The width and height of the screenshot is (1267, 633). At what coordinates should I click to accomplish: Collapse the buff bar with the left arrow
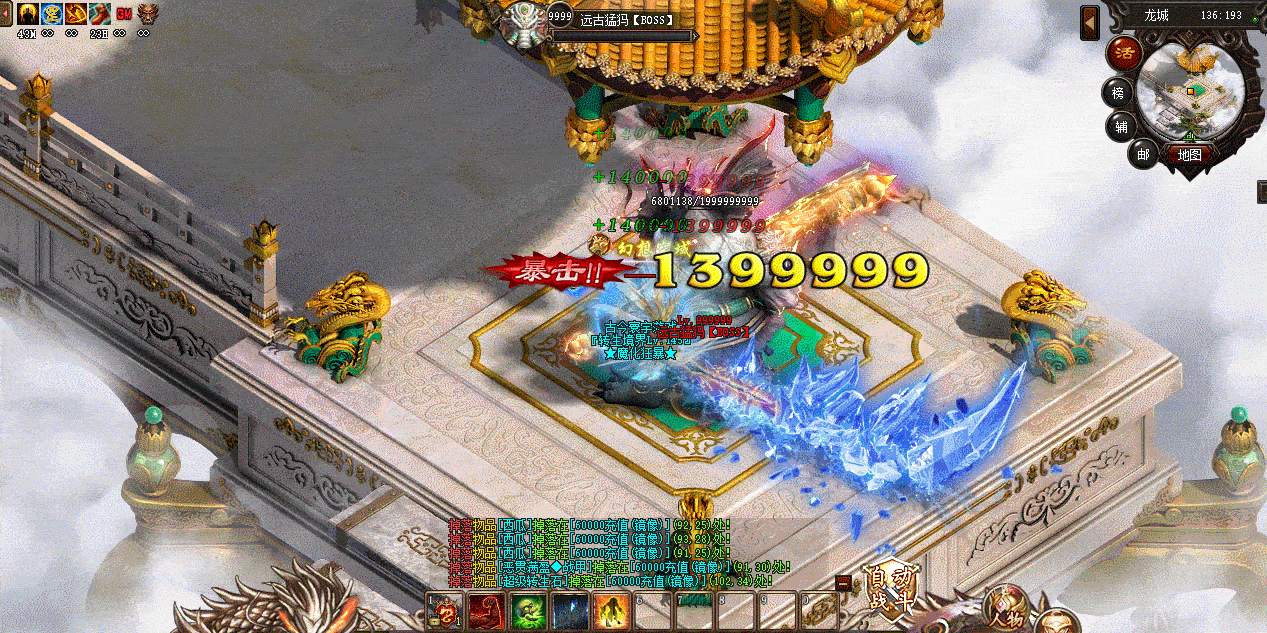click(x=6, y=15)
